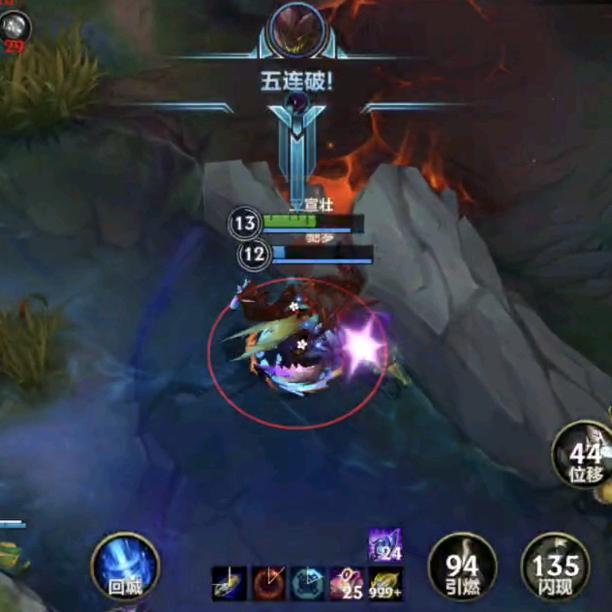
Task: Activate the 引燃 Ignite summoner spell
Action: [462, 567]
